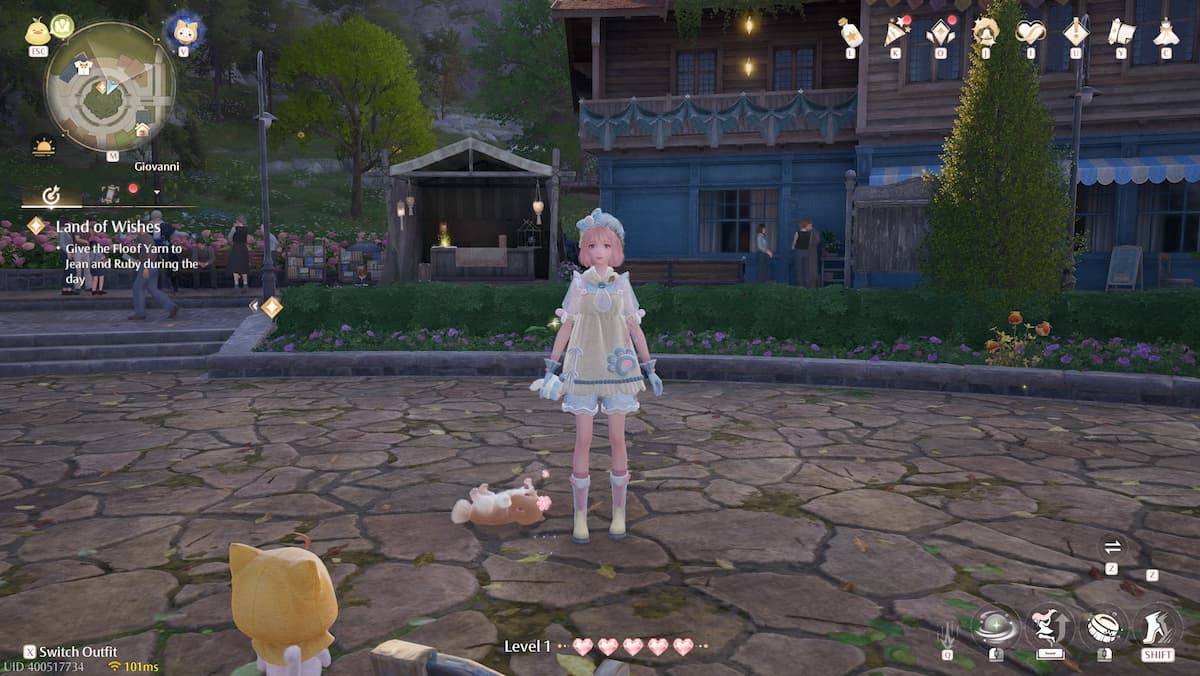Open the scroll journal icon
Screen dimensions: 1200x676
point(1121,33)
